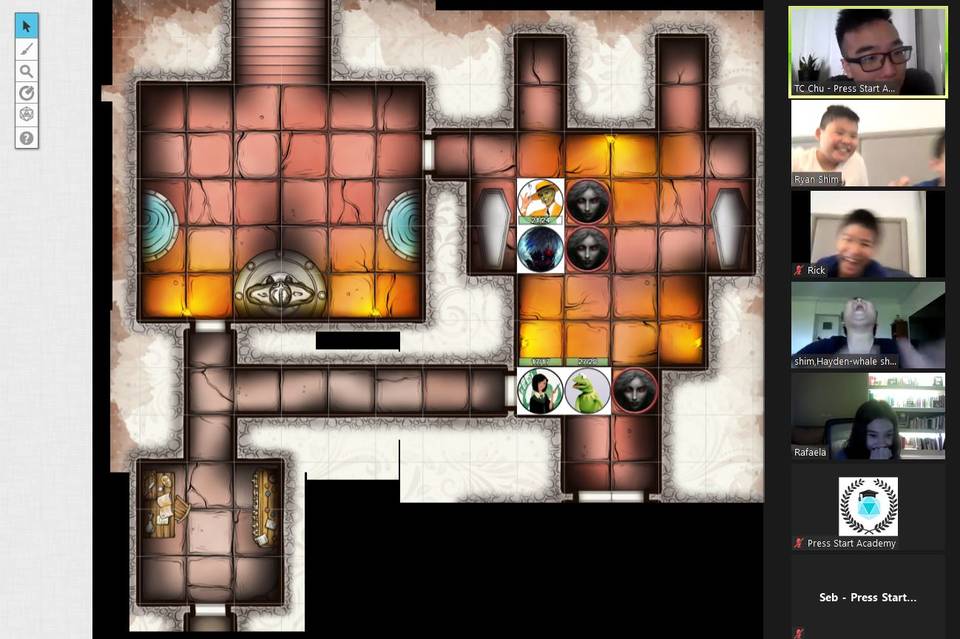Select the white-haired masked ghoul token
Image resolution: width=960 pixels, height=639 pixels.
(540, 249)
